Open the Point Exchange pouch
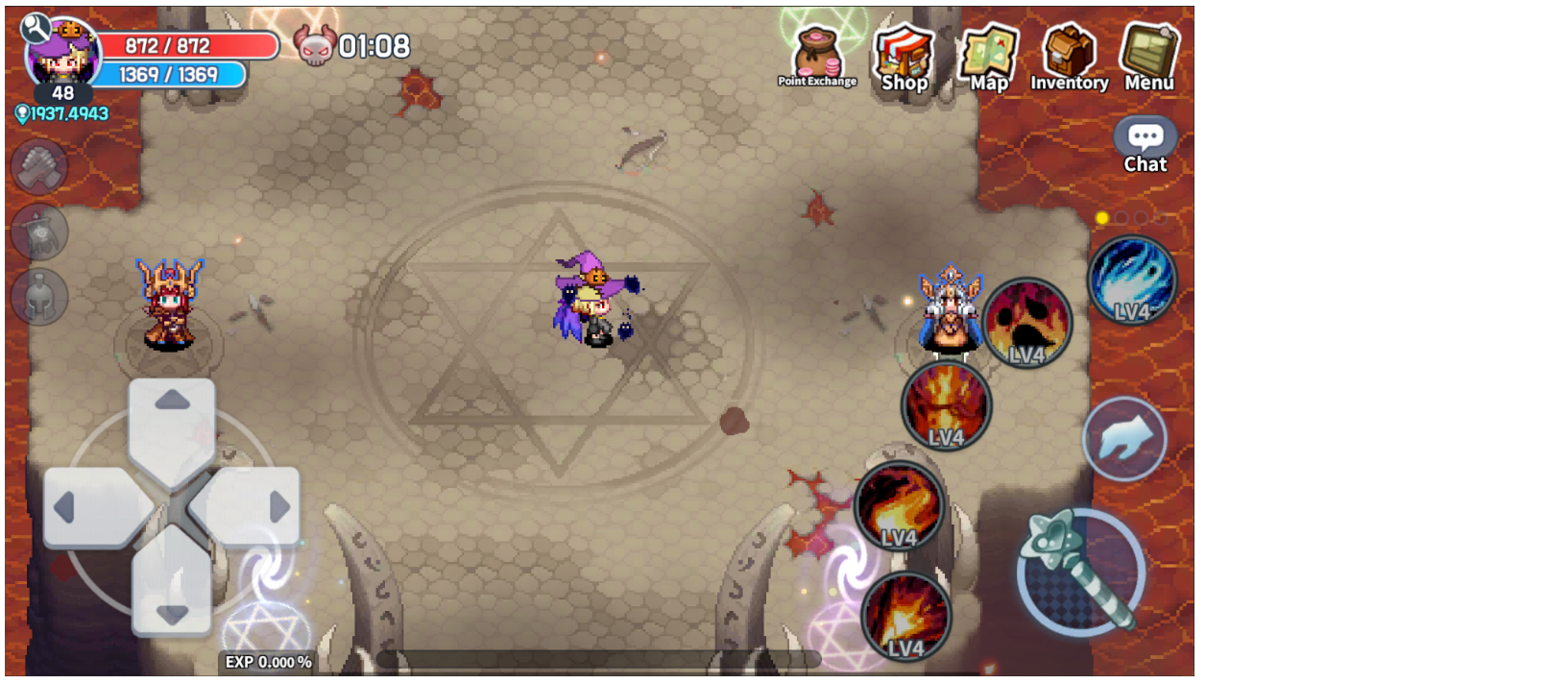Viewport: 1568px width, 684px height. [817, 58]
